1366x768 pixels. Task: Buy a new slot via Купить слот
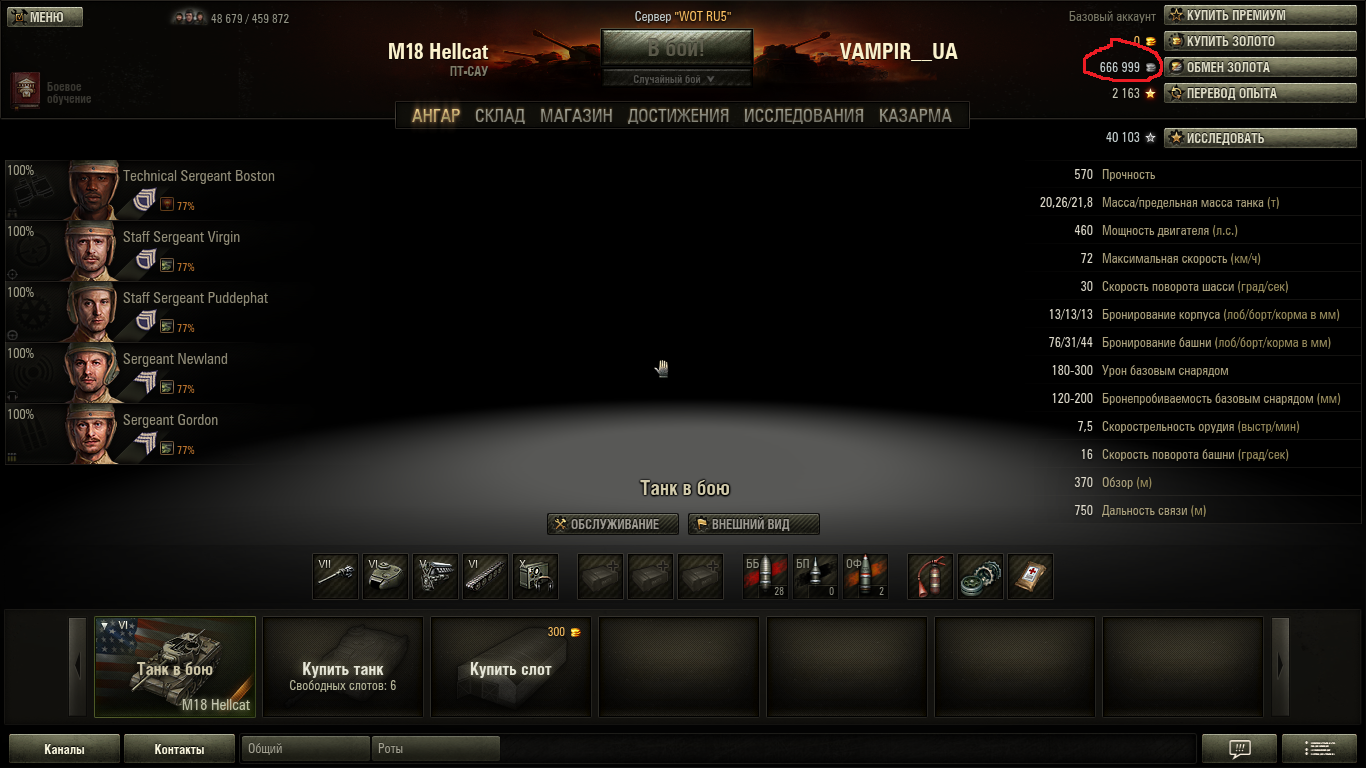(x=511, y=667)
